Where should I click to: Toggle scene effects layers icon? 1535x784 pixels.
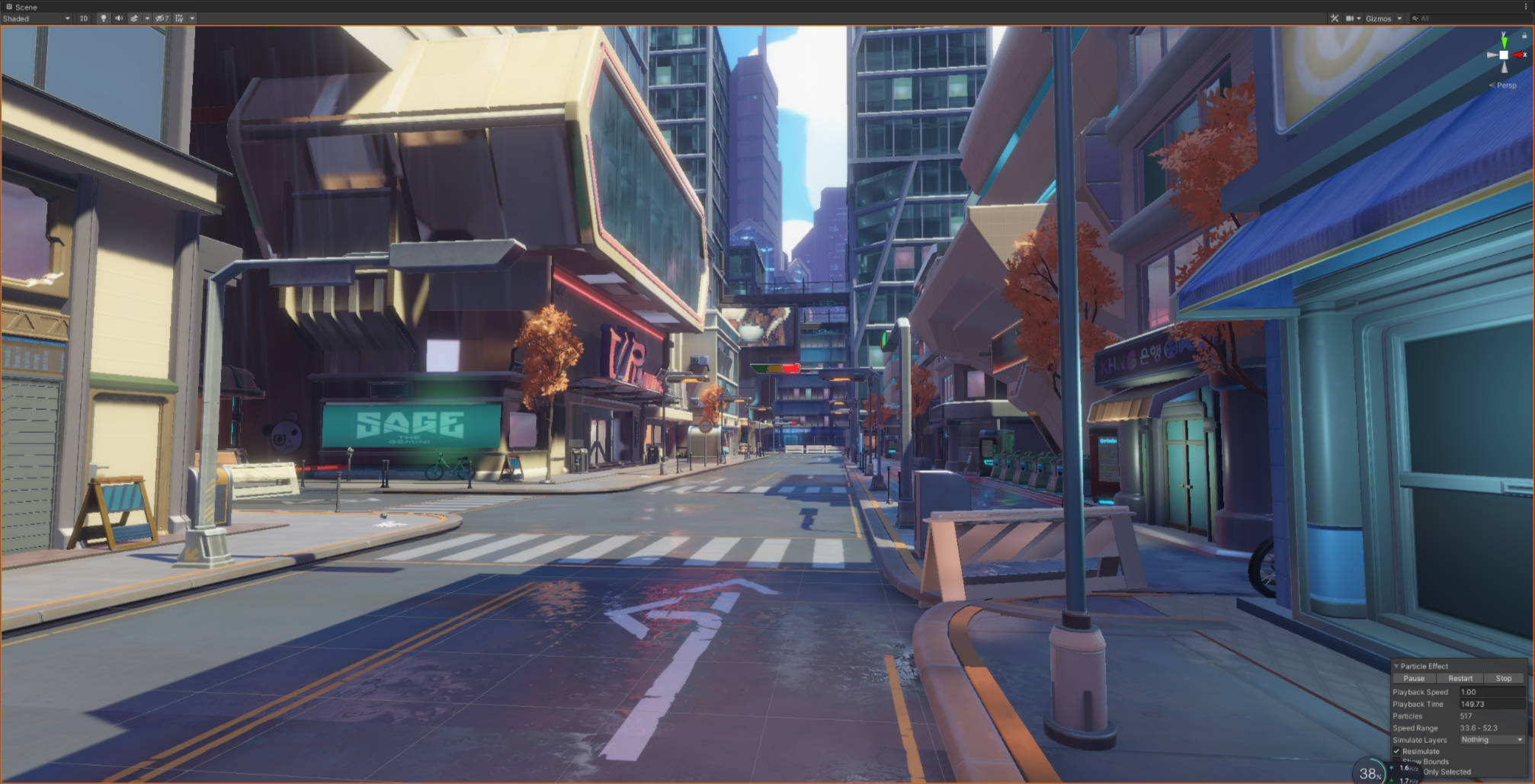134,18
